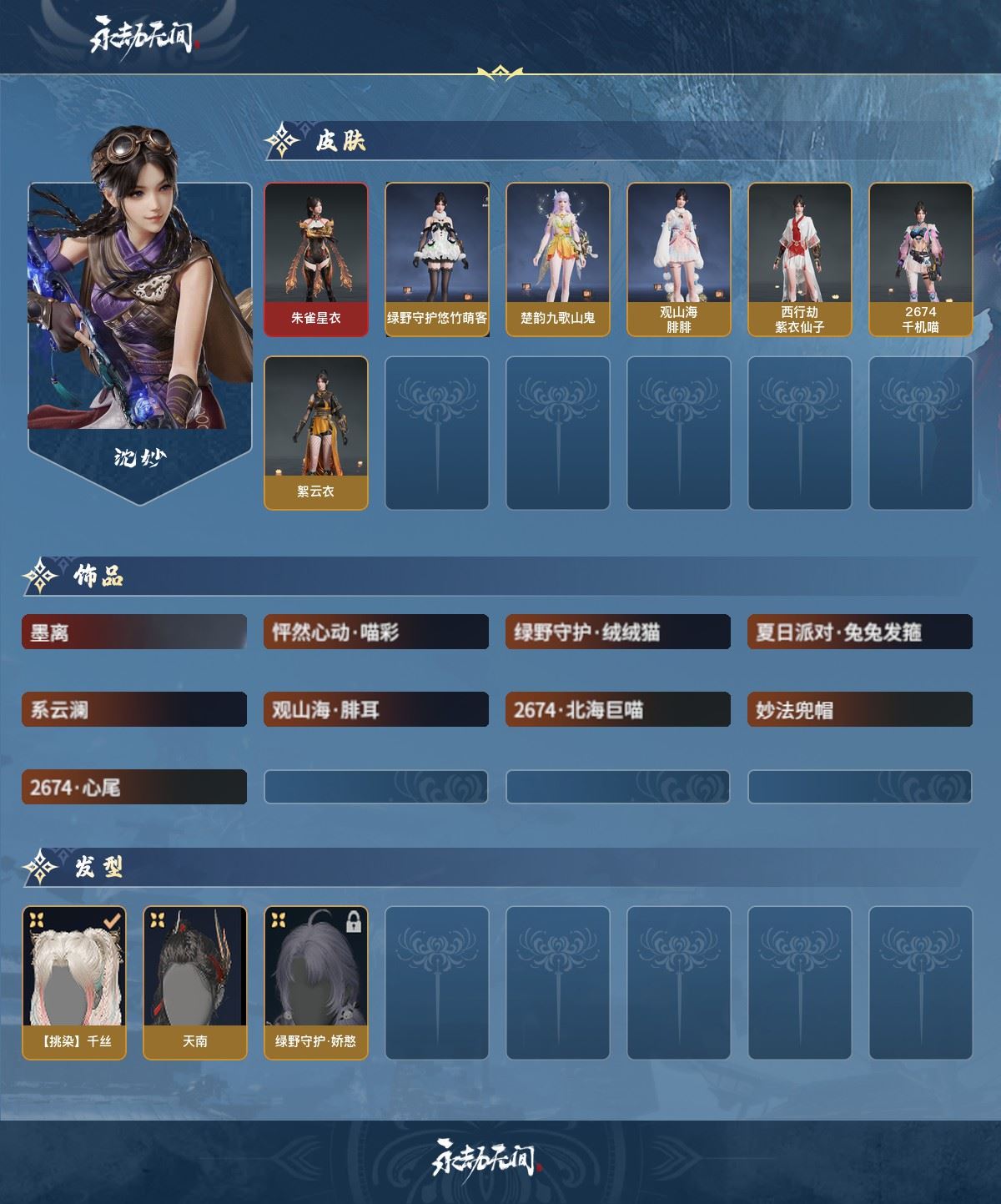Open the 观山海·腓耳 accessory
Screen dimensions: 1001x1204
(x=376, y=710)
